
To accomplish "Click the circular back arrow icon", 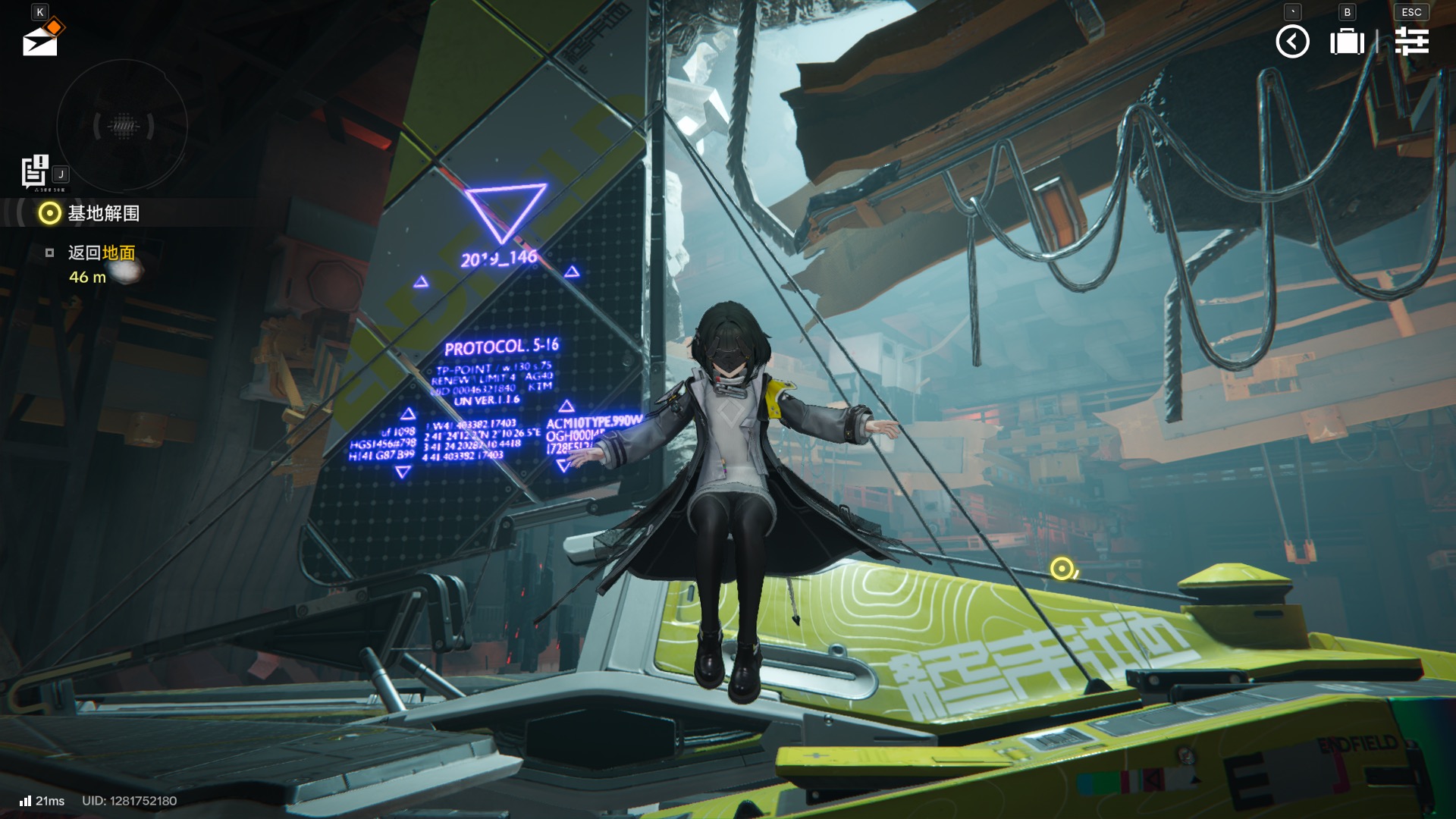I will tap(1292, 42).
